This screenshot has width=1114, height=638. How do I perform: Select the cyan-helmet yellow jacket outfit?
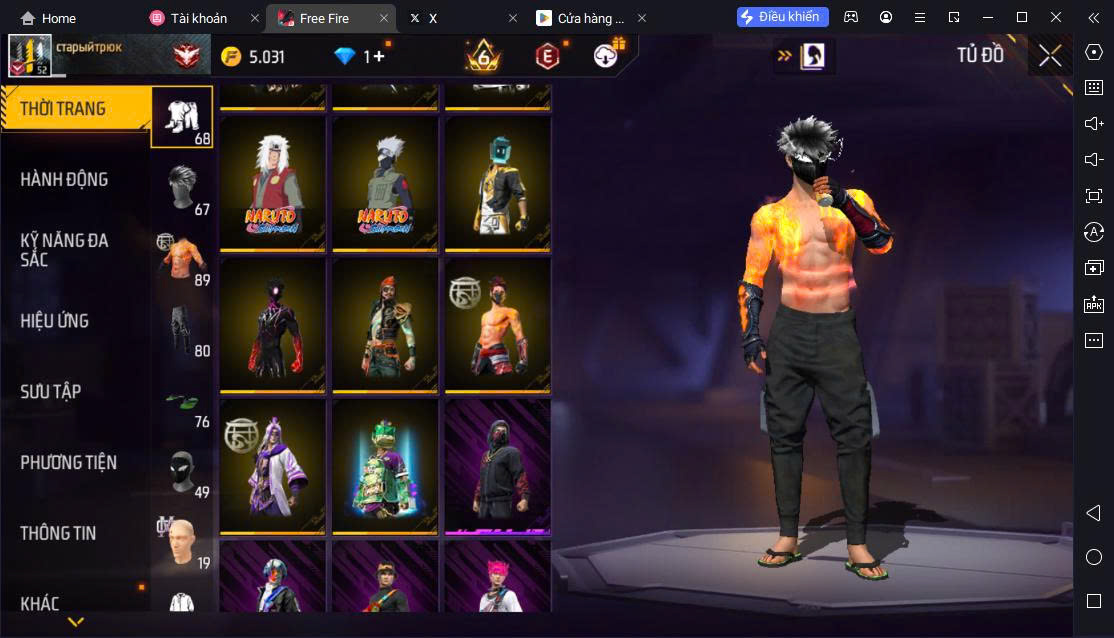(x=498, y=184)
